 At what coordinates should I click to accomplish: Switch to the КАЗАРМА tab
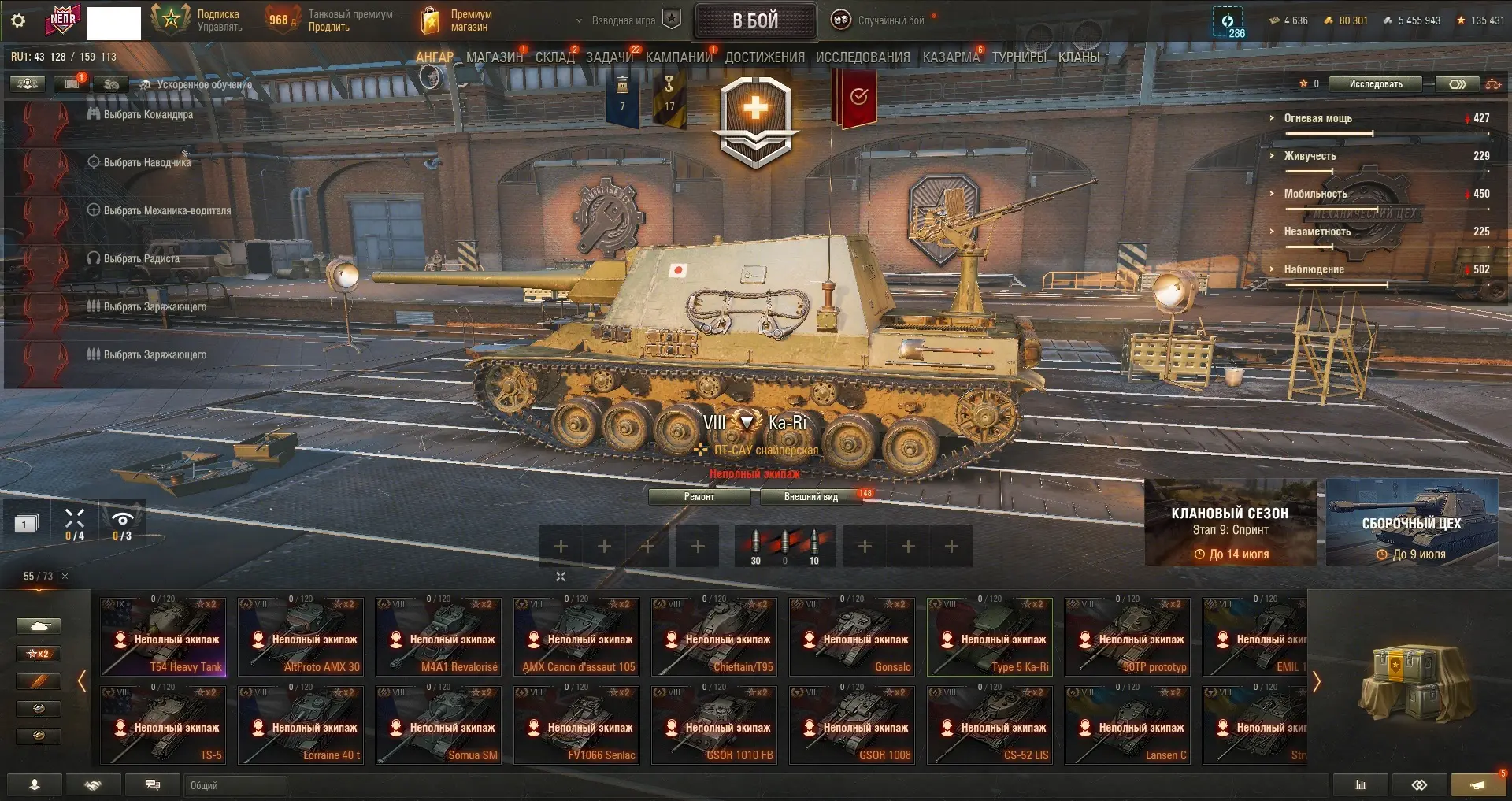951,57
